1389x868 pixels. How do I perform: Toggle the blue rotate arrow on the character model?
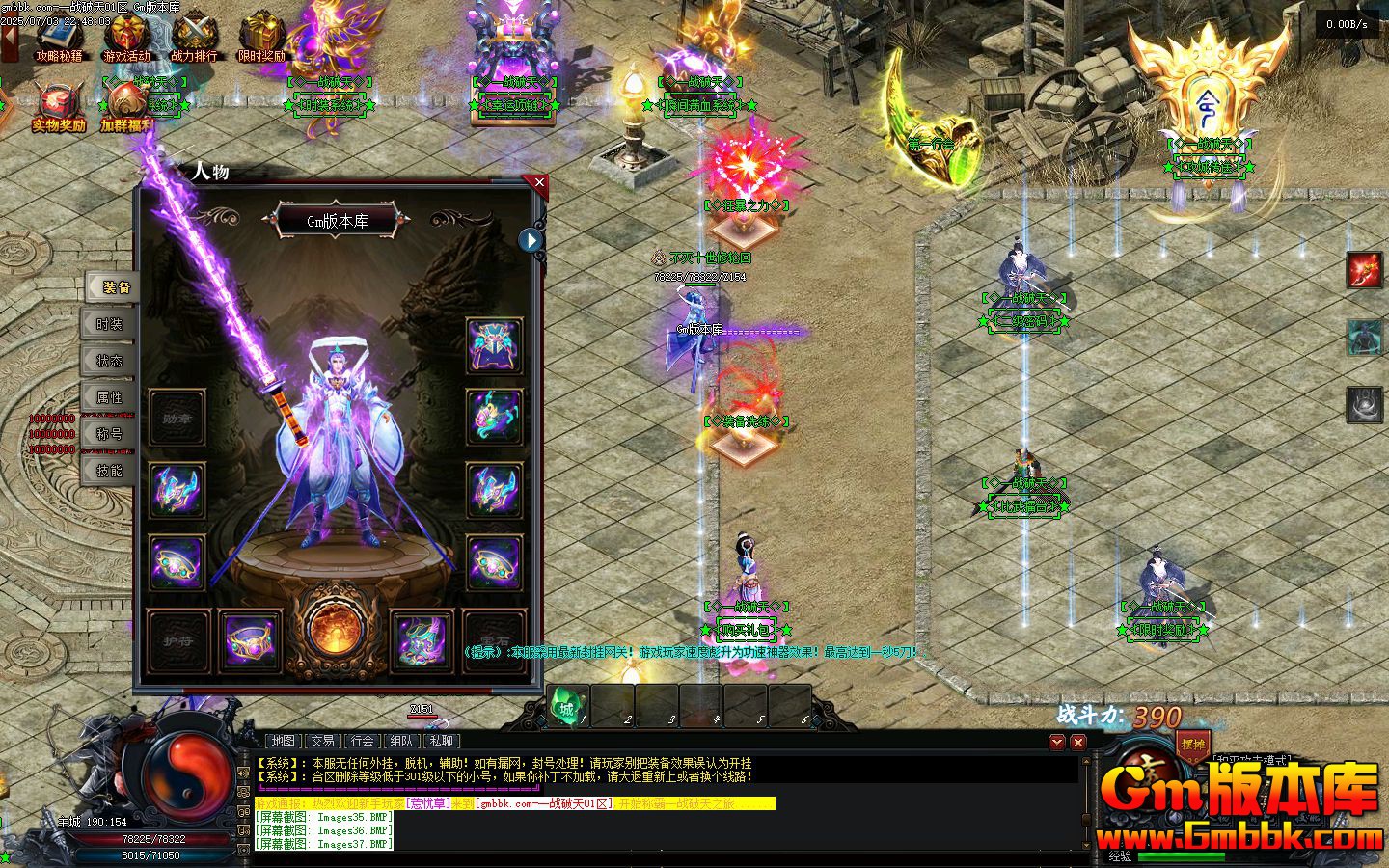(531, 241)
